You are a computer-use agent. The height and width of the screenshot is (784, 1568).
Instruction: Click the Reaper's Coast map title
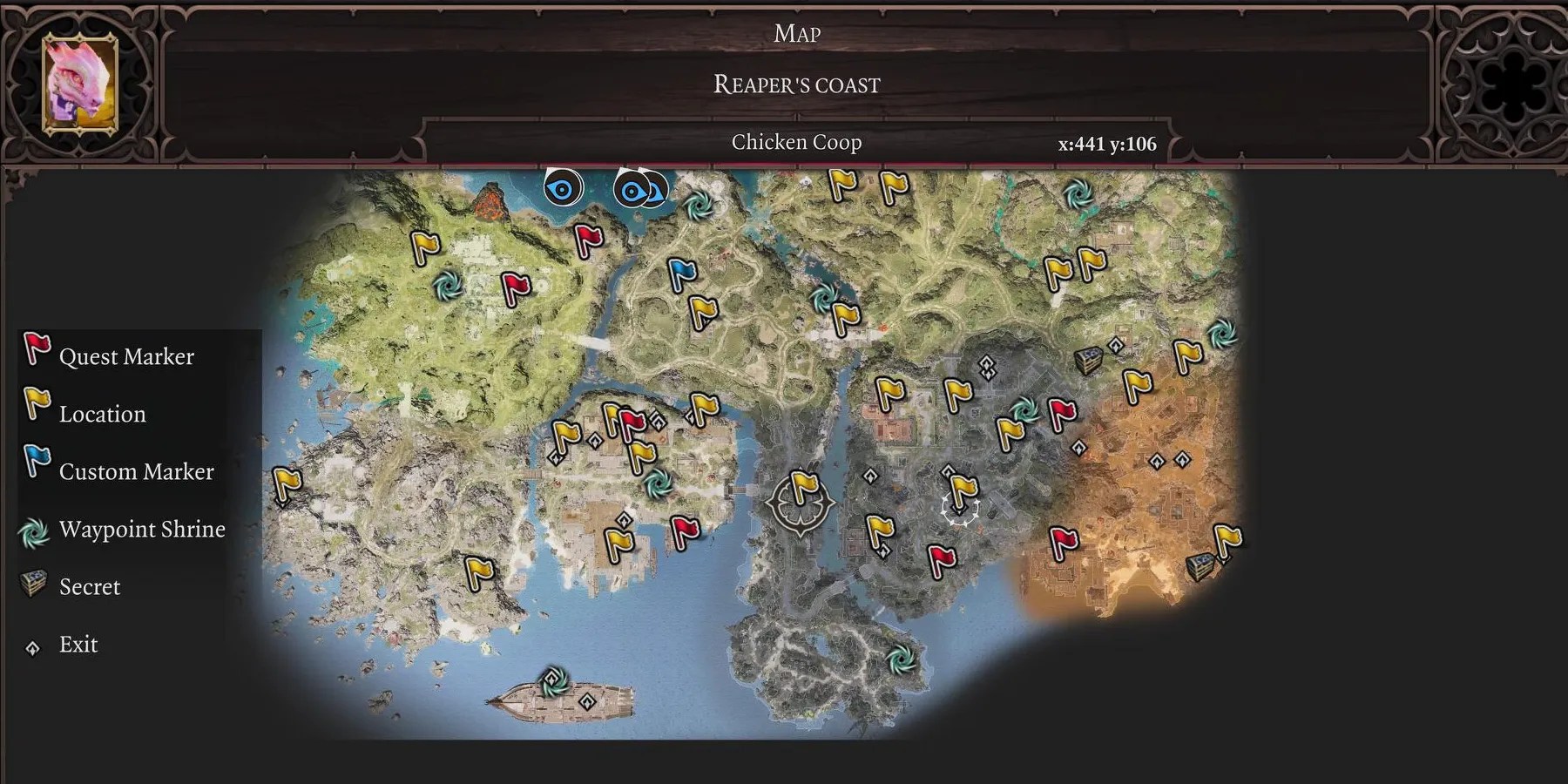tap(796, 84)
